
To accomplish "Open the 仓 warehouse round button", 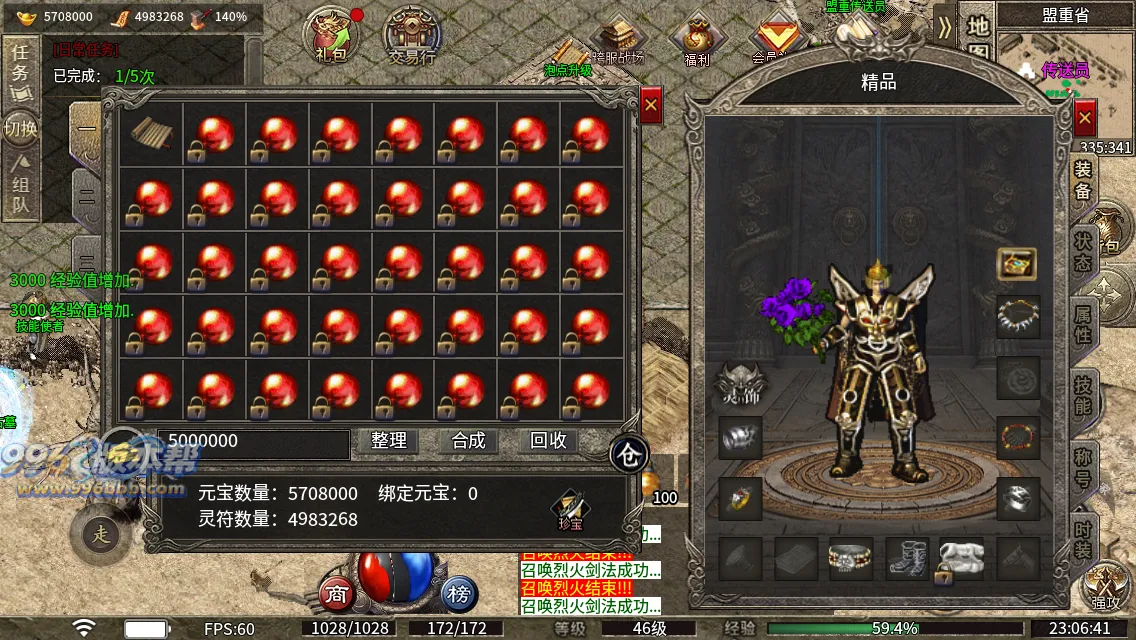I will pyautogui.click(x=628, y=454).
